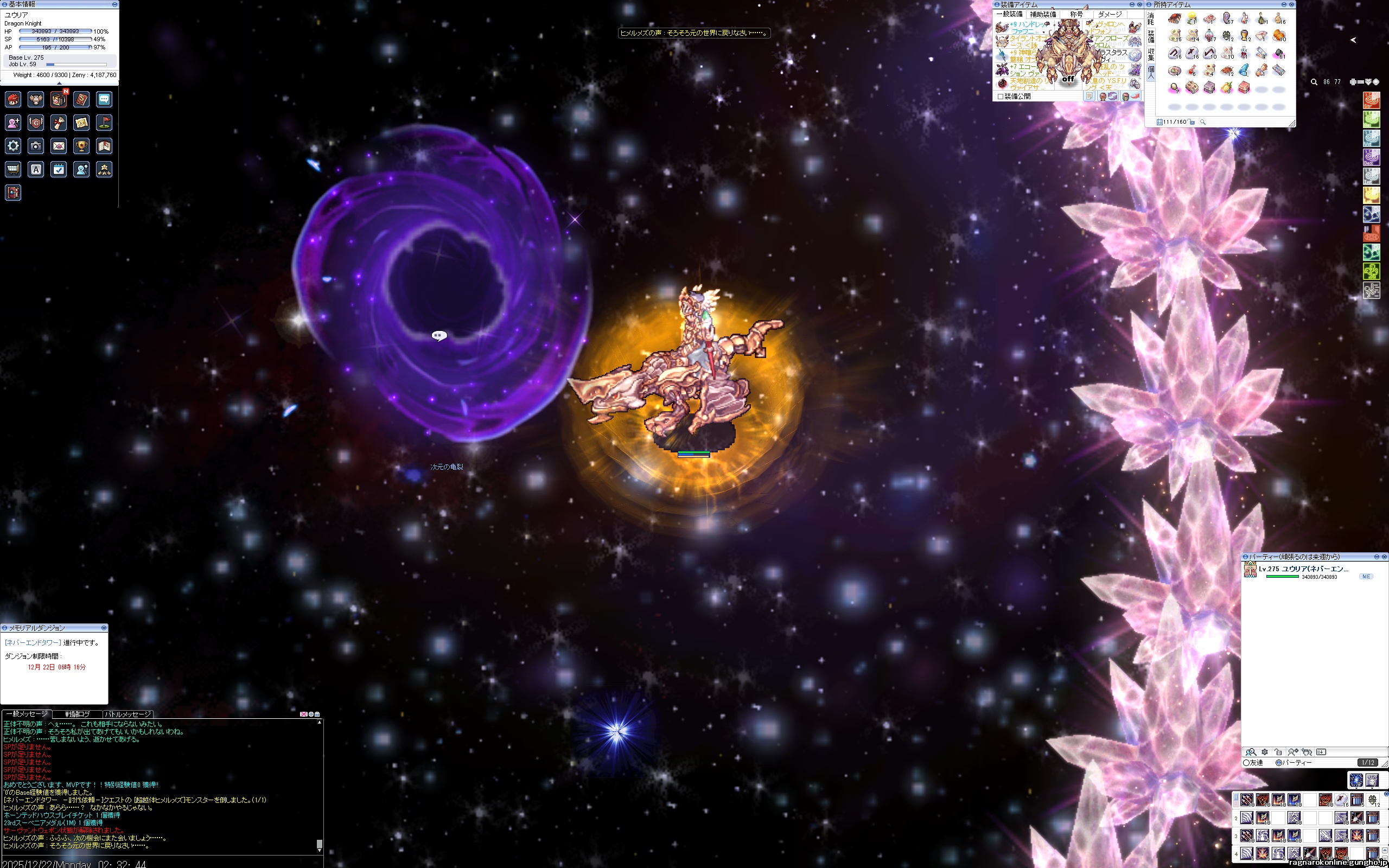This screenshot has width=1389, height=868.
Task: Switch to the 称号 title tab
Action: click(1076, 14)
